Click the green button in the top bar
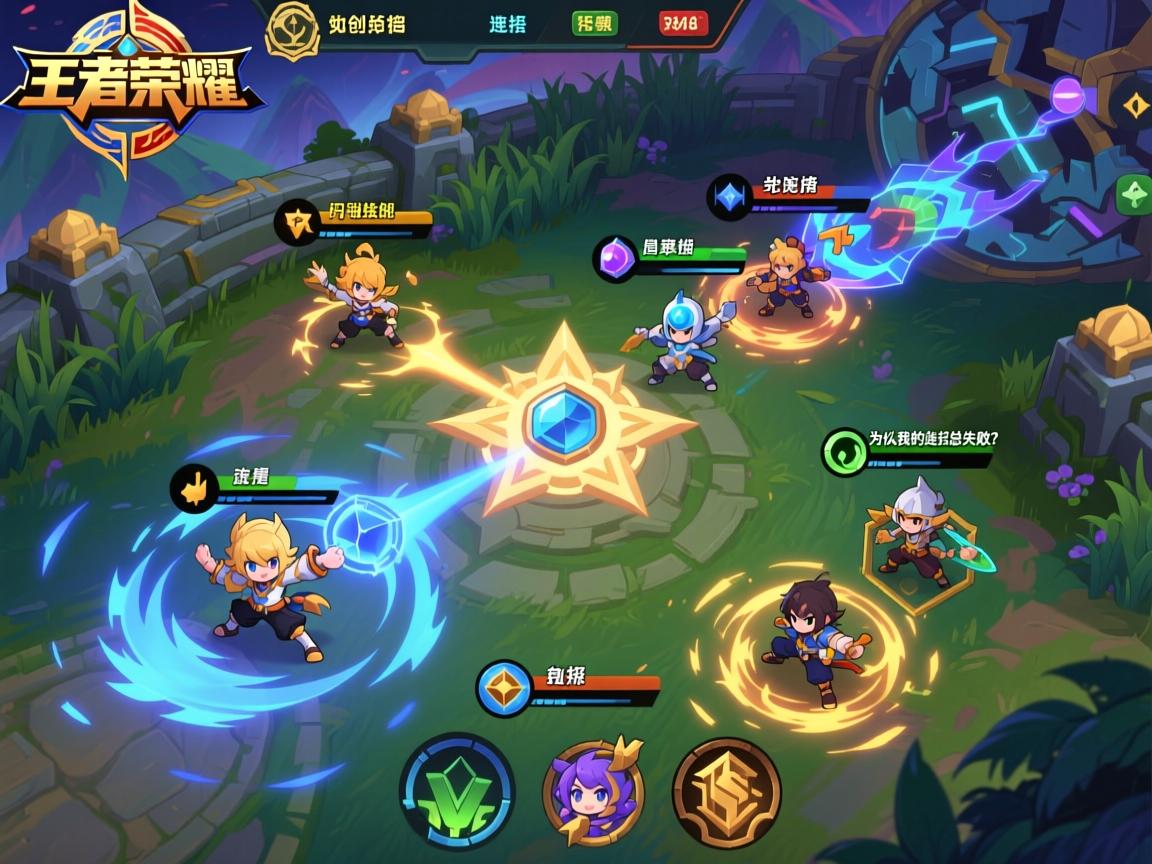Image resolution: width=1152 pixels, height=864 pixels. (x=595, y=24)
